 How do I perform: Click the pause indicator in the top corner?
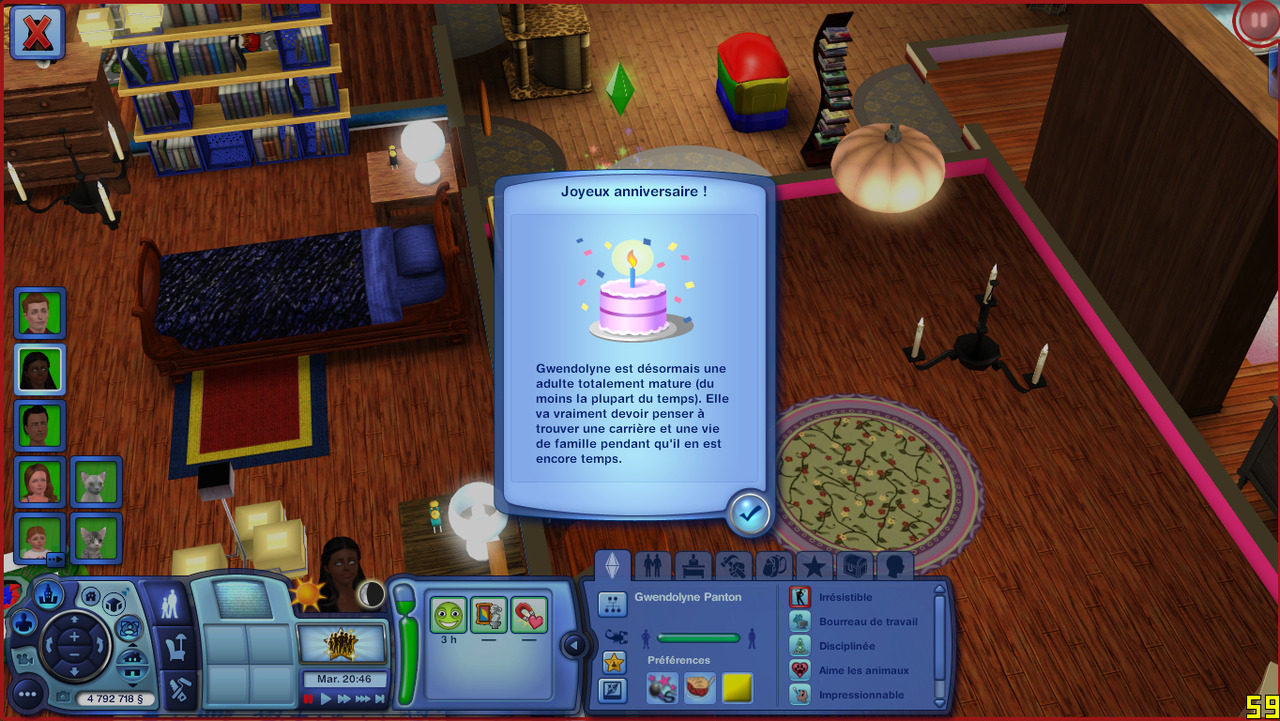pos(1257,21)
